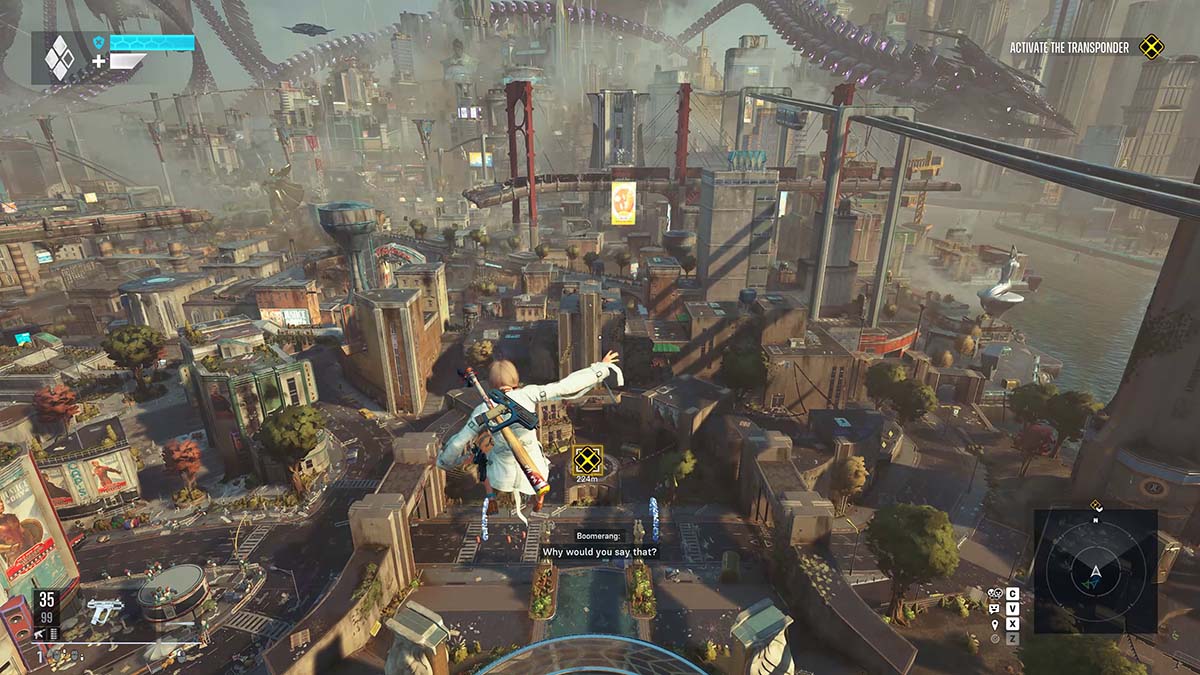The width and height of the screenshot is (1200, 675).
Task: Select the equipped submachine gun icon
Action: coord(103,609)
